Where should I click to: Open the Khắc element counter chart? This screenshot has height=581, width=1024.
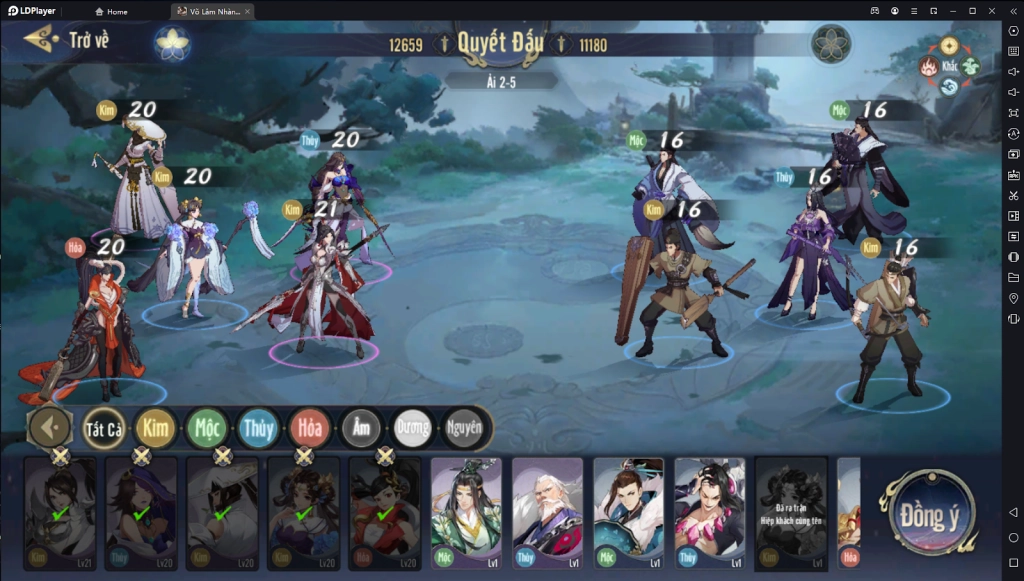click(949, 66)
